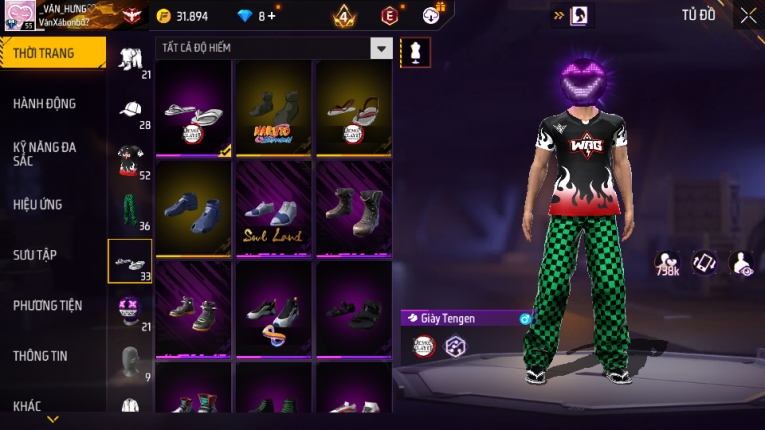
Task: Go to the SƯU TẬP section
Action: 36,255
